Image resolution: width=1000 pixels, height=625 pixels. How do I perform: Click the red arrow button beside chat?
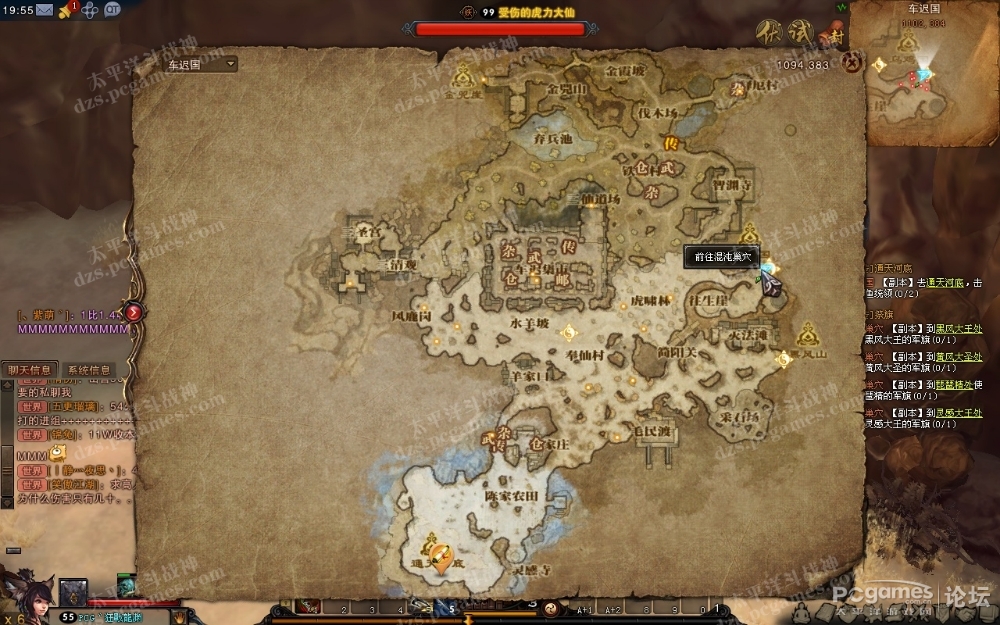click(x=134, y=312)
